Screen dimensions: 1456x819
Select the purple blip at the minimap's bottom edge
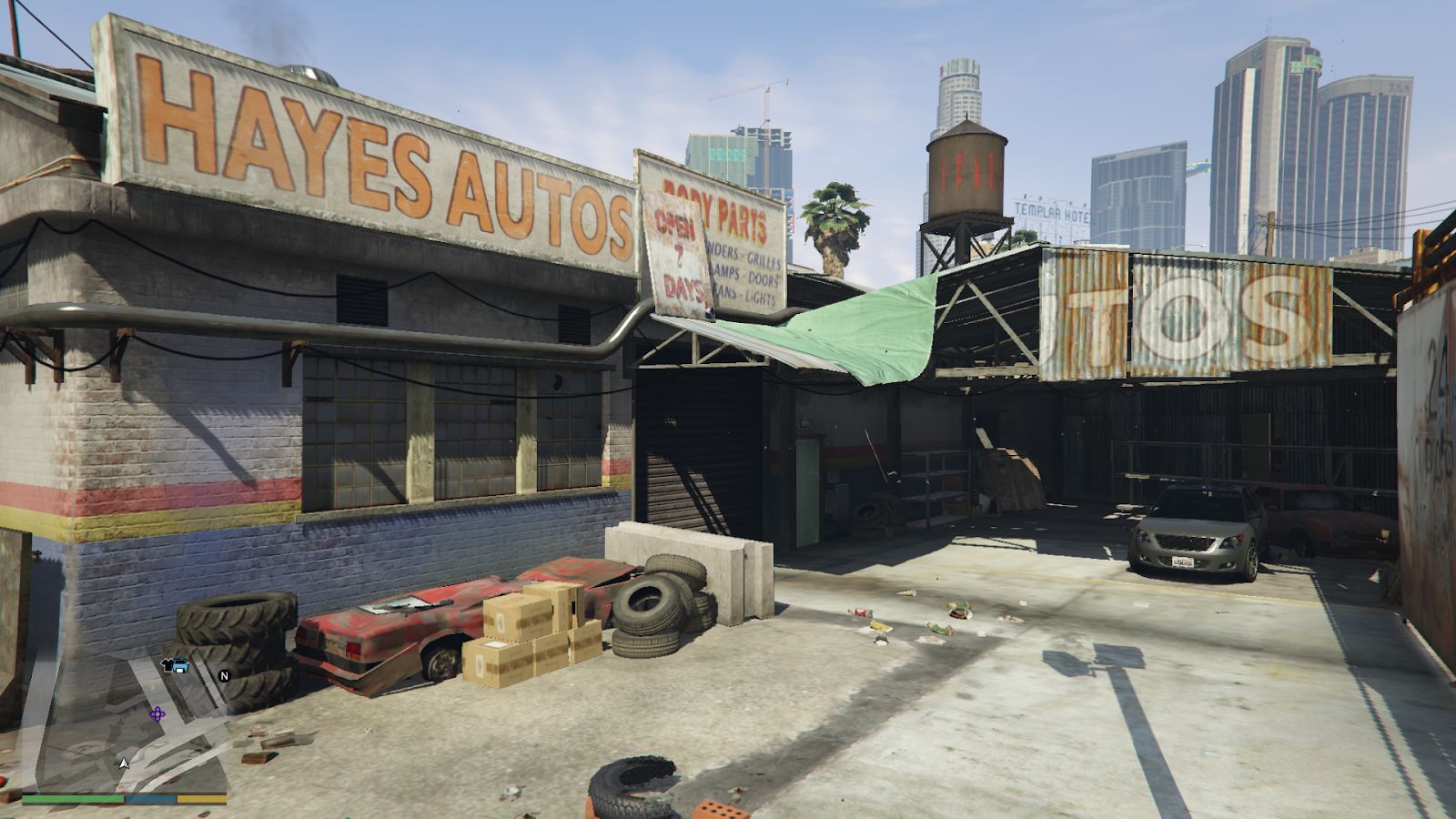point(157,714)
